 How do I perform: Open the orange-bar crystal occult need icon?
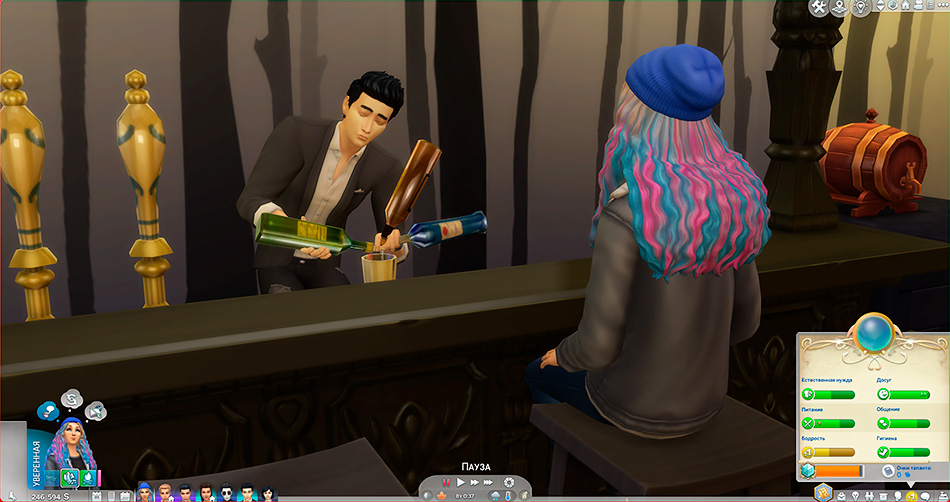click(x=808, y=469)
